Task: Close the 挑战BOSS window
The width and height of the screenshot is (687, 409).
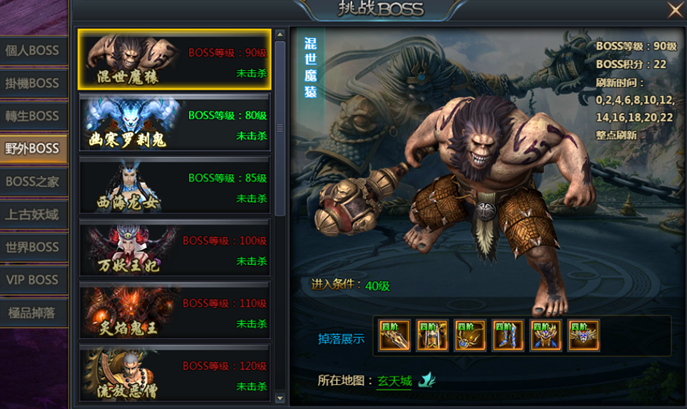Action: [x=675, y=11]
